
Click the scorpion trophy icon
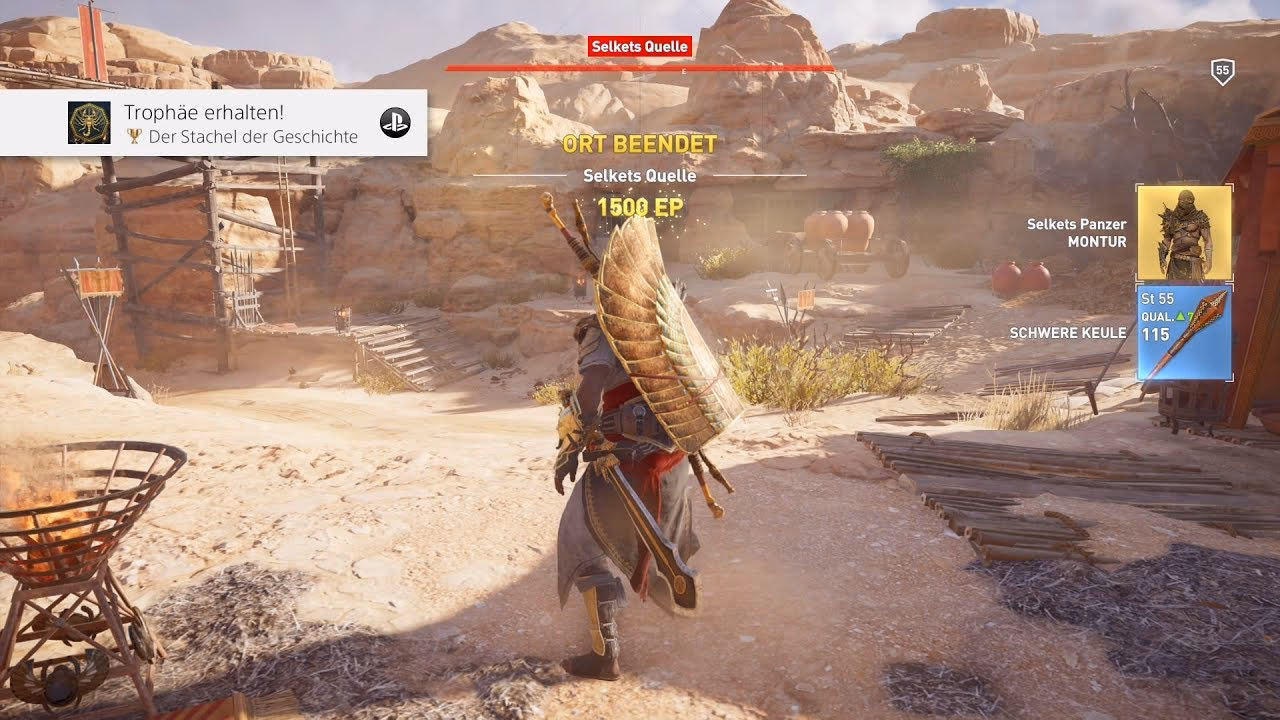88,121
